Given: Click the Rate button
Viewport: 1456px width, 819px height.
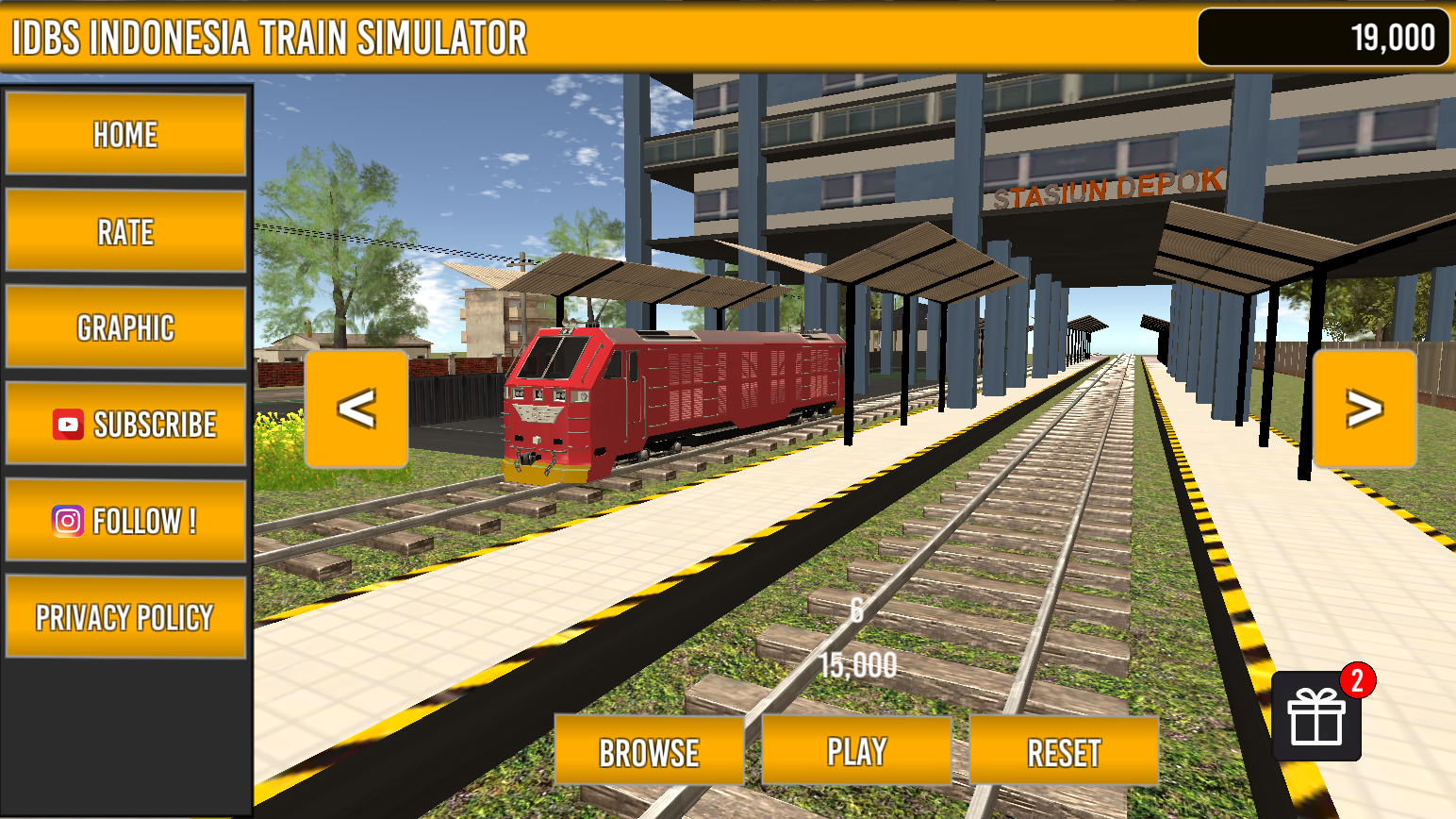Looking at the screenshot, I should [x=125, y=231].
